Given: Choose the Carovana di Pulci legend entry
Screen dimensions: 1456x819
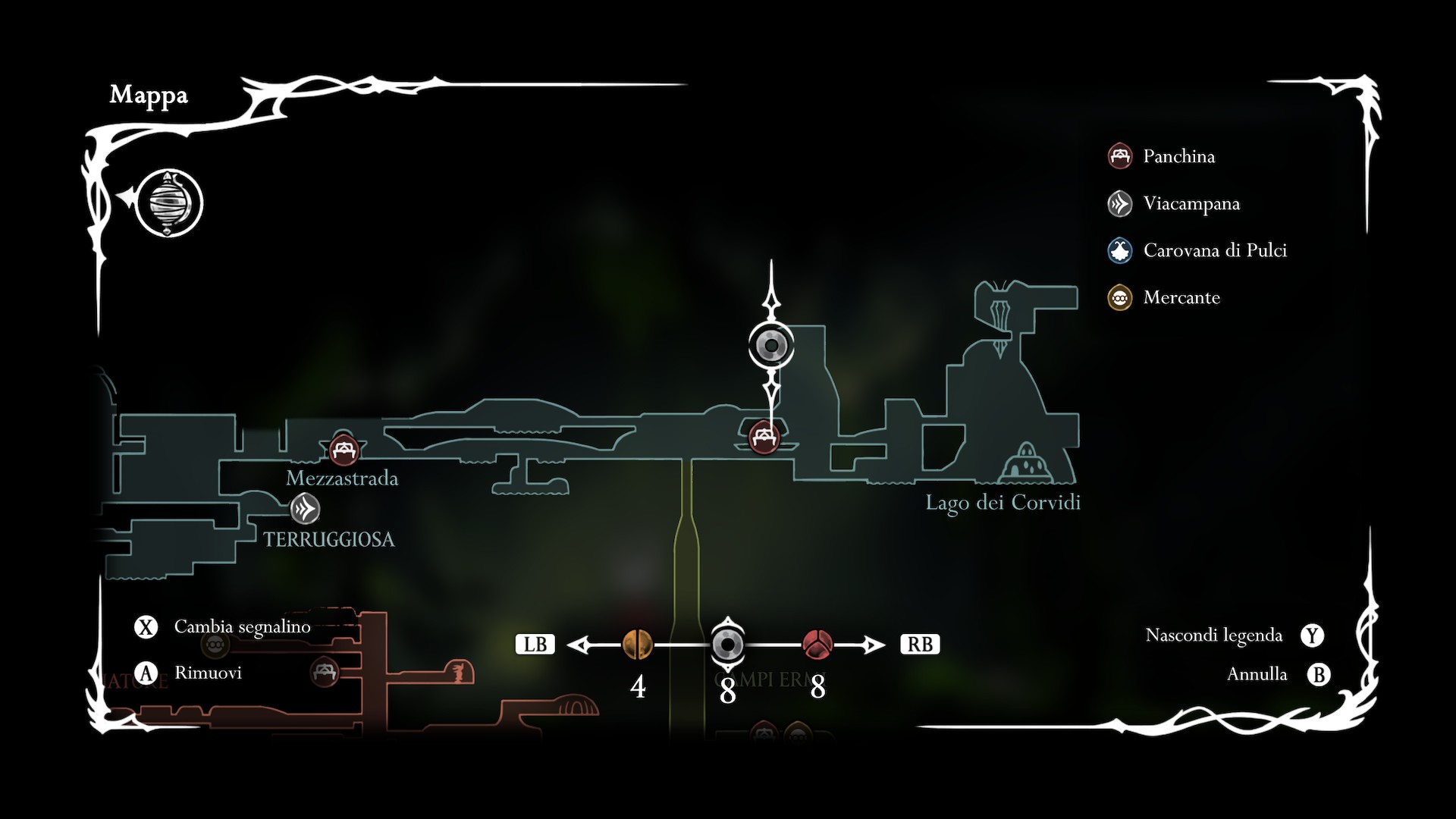Looking at the screenshot, I should tap(1213, 250).
